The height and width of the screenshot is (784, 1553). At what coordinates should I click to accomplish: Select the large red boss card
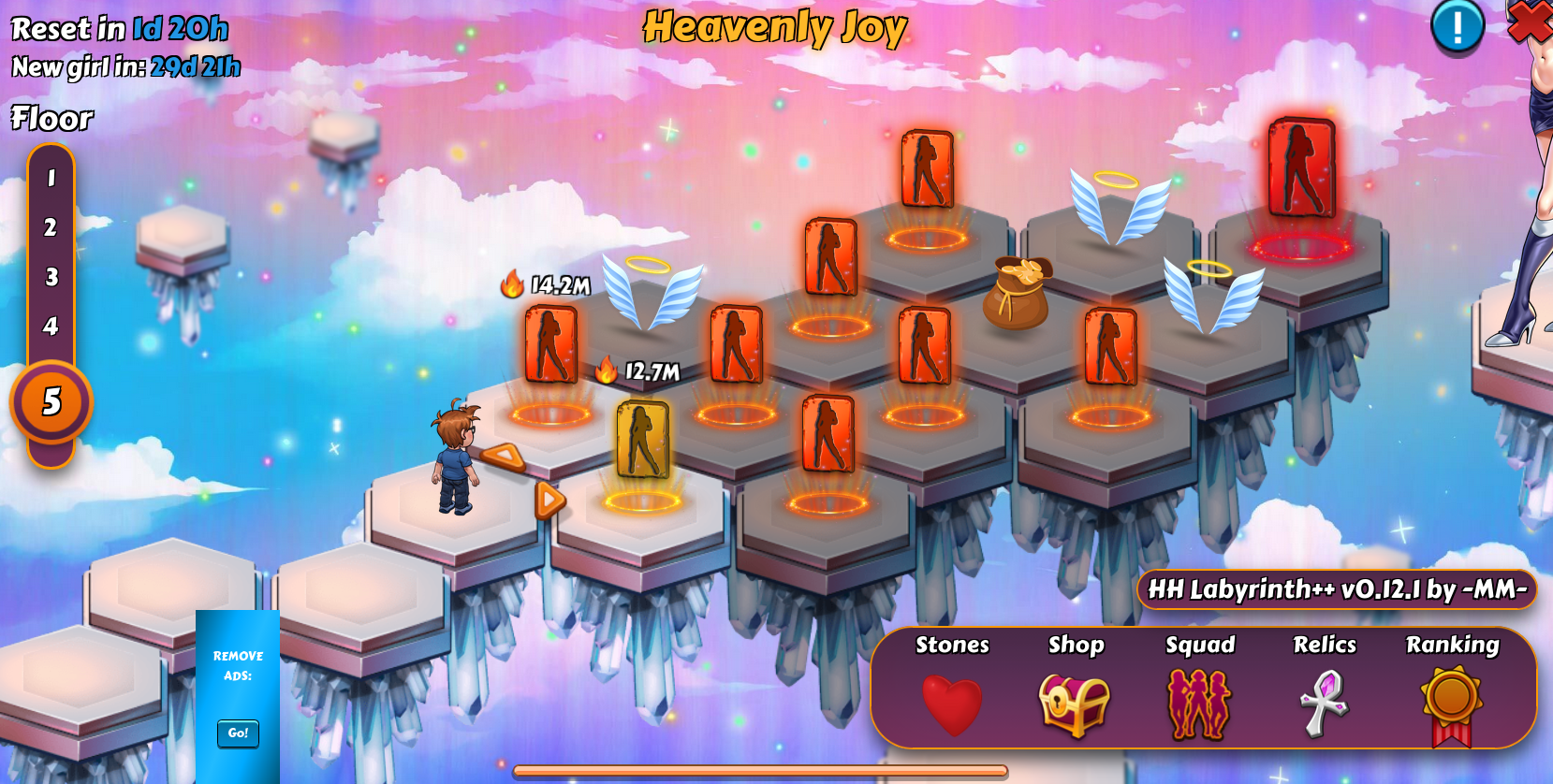click(x=1300, y=168)
